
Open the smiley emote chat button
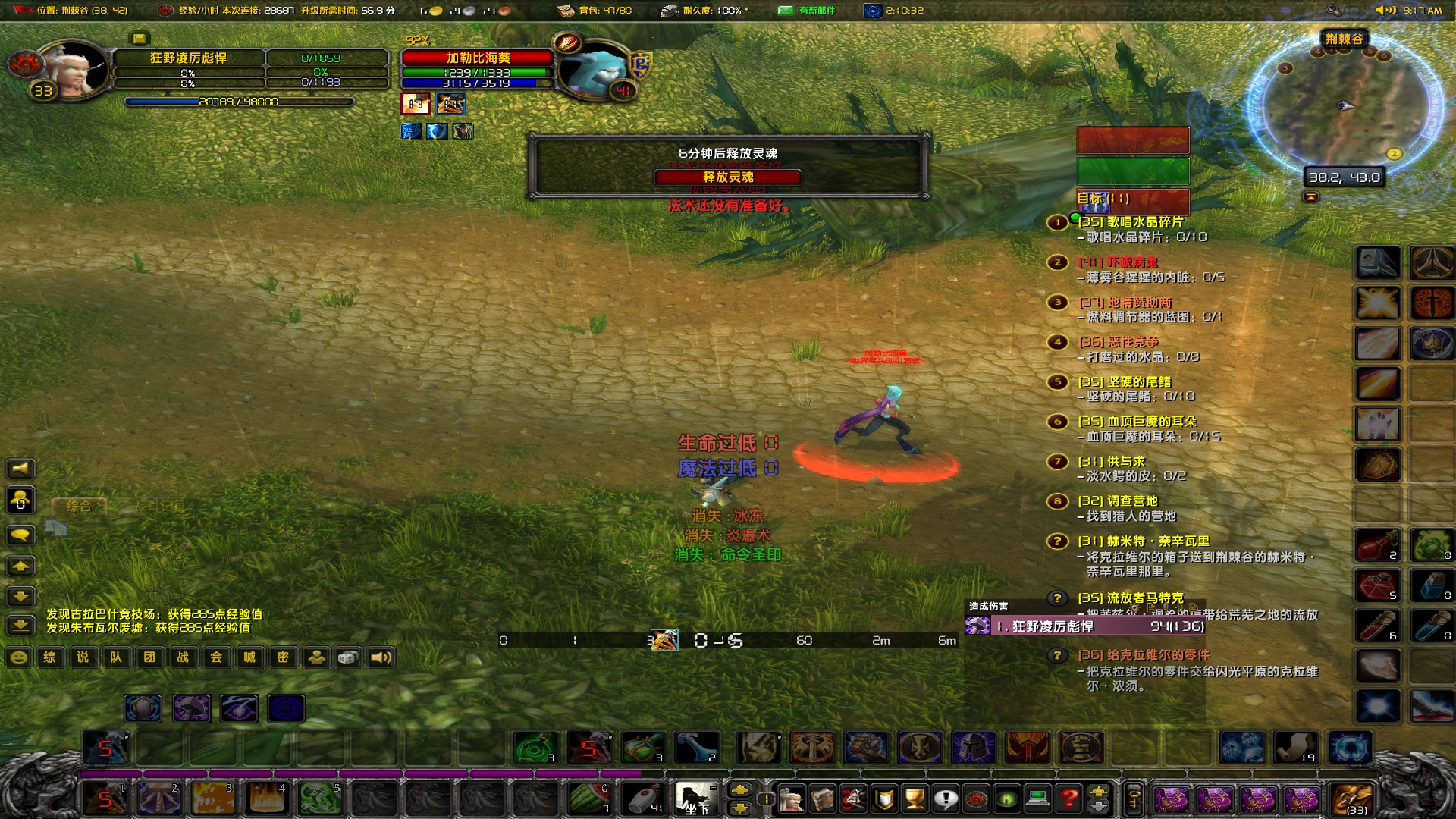point(19,657)
